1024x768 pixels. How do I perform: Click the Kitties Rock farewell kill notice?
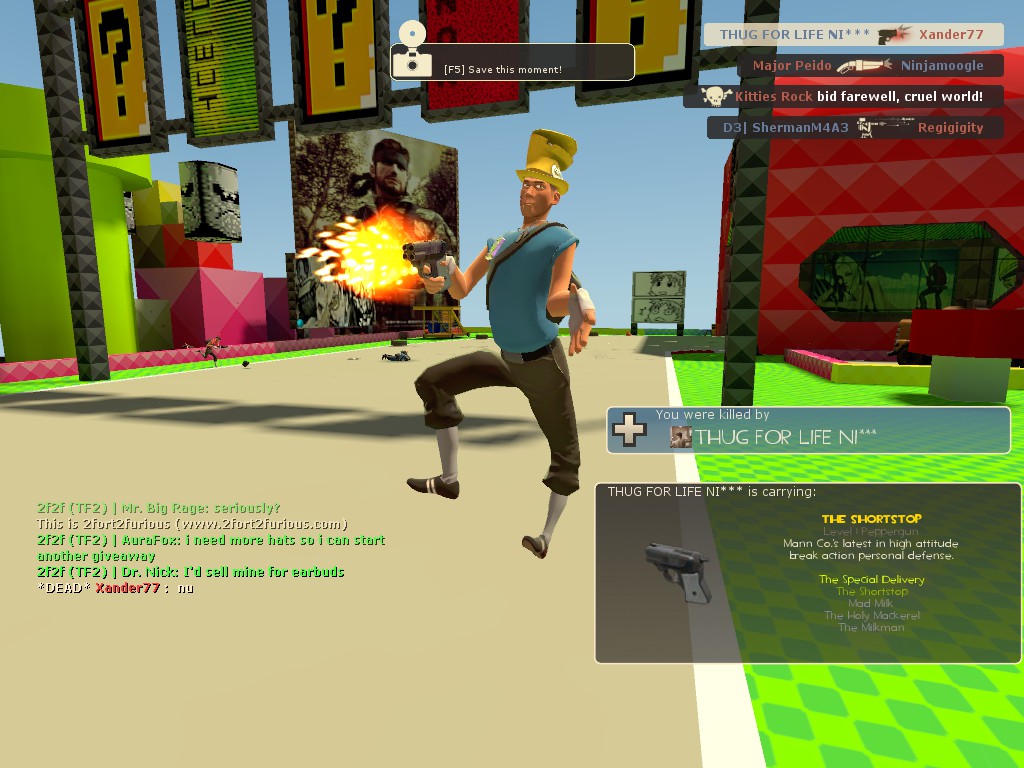coord(843,97)
